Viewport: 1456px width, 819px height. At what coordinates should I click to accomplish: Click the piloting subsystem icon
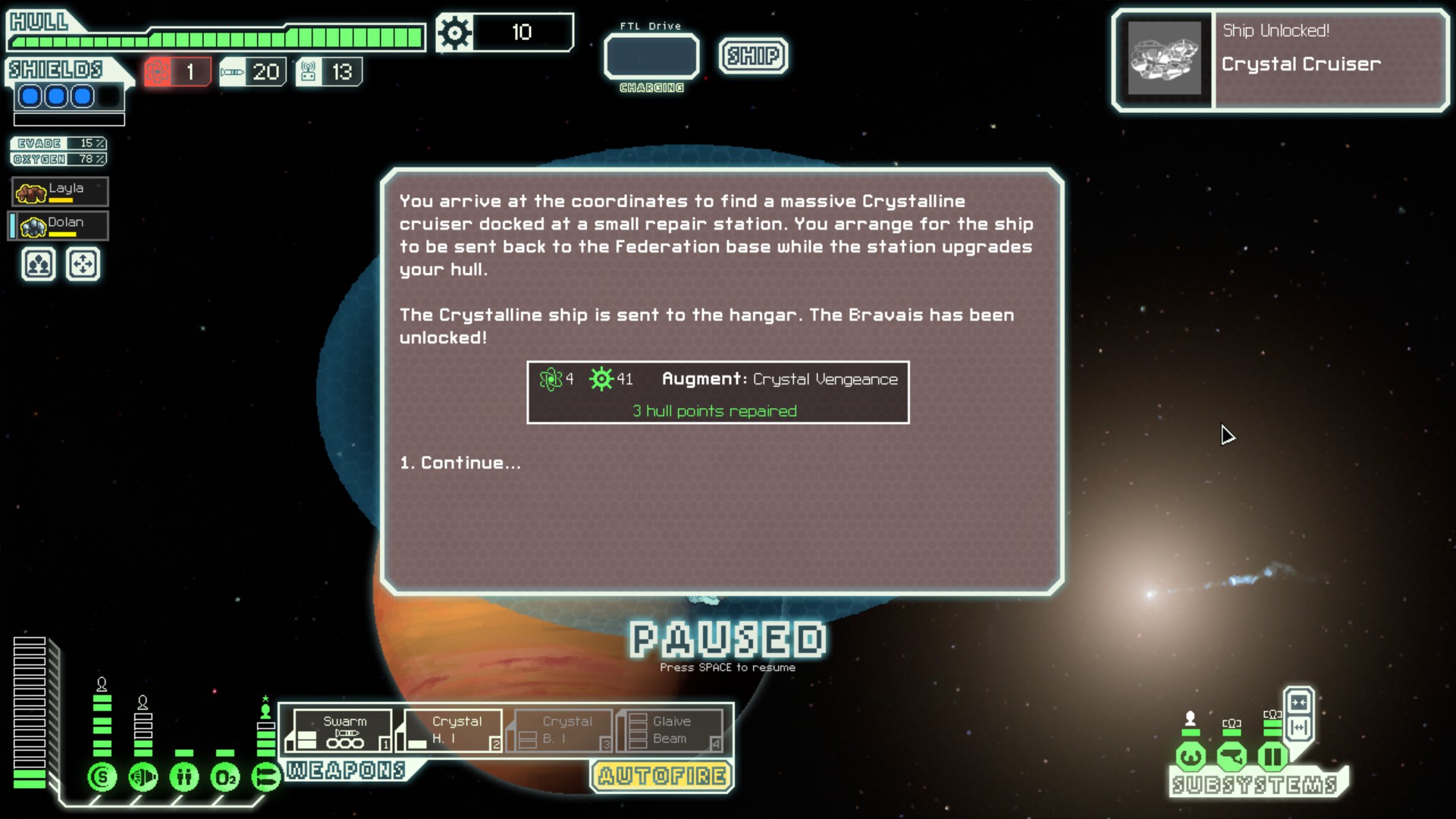(x=1191, y=756)
